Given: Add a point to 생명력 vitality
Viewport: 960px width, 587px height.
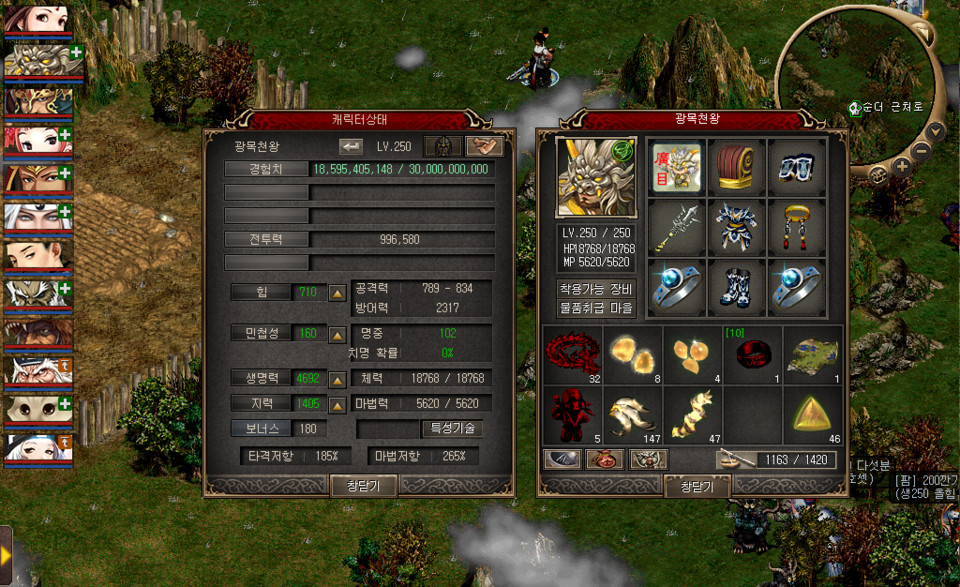Looking at the screenshot, I should pos(338,379).
